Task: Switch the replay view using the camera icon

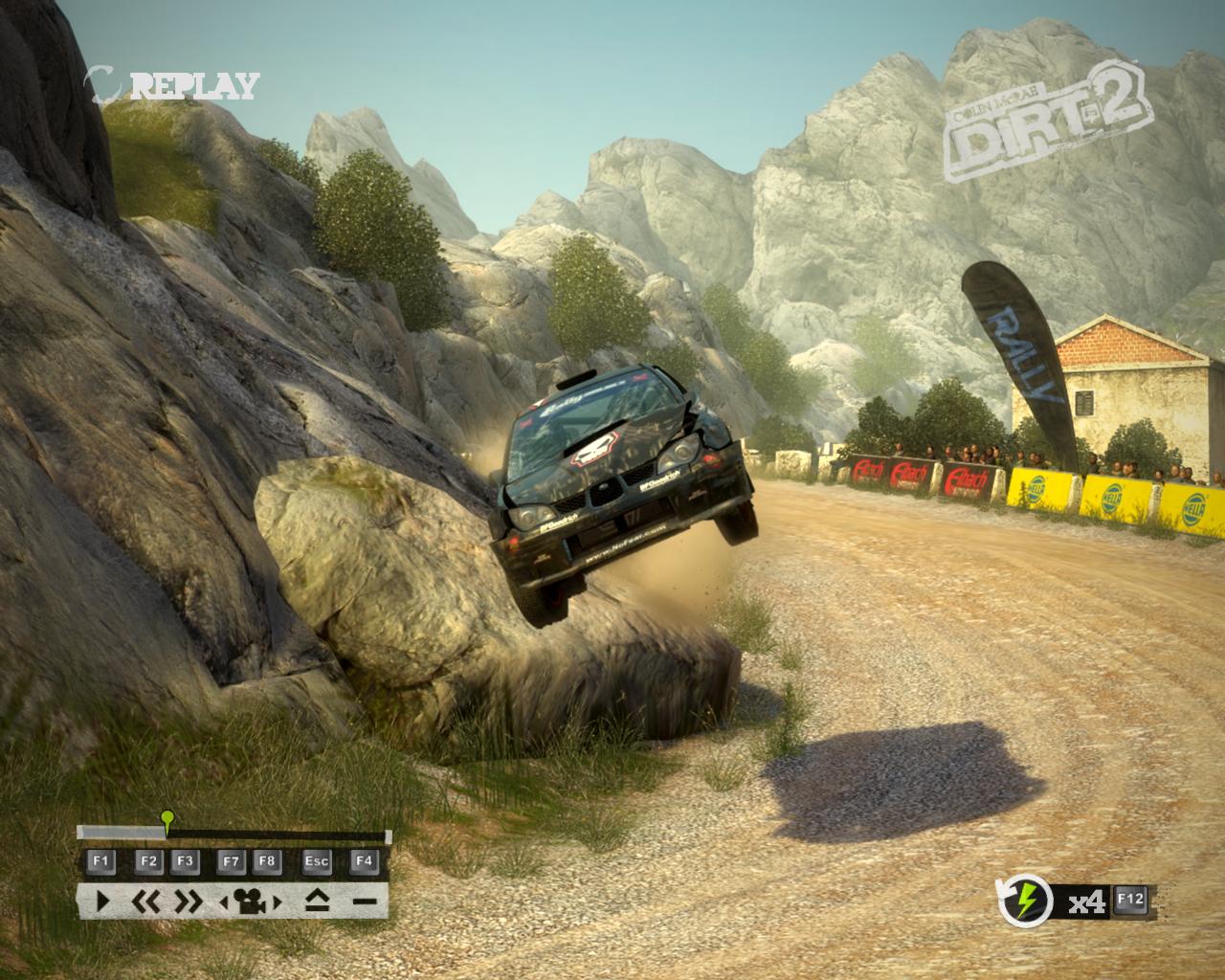Action: [250, 901]
